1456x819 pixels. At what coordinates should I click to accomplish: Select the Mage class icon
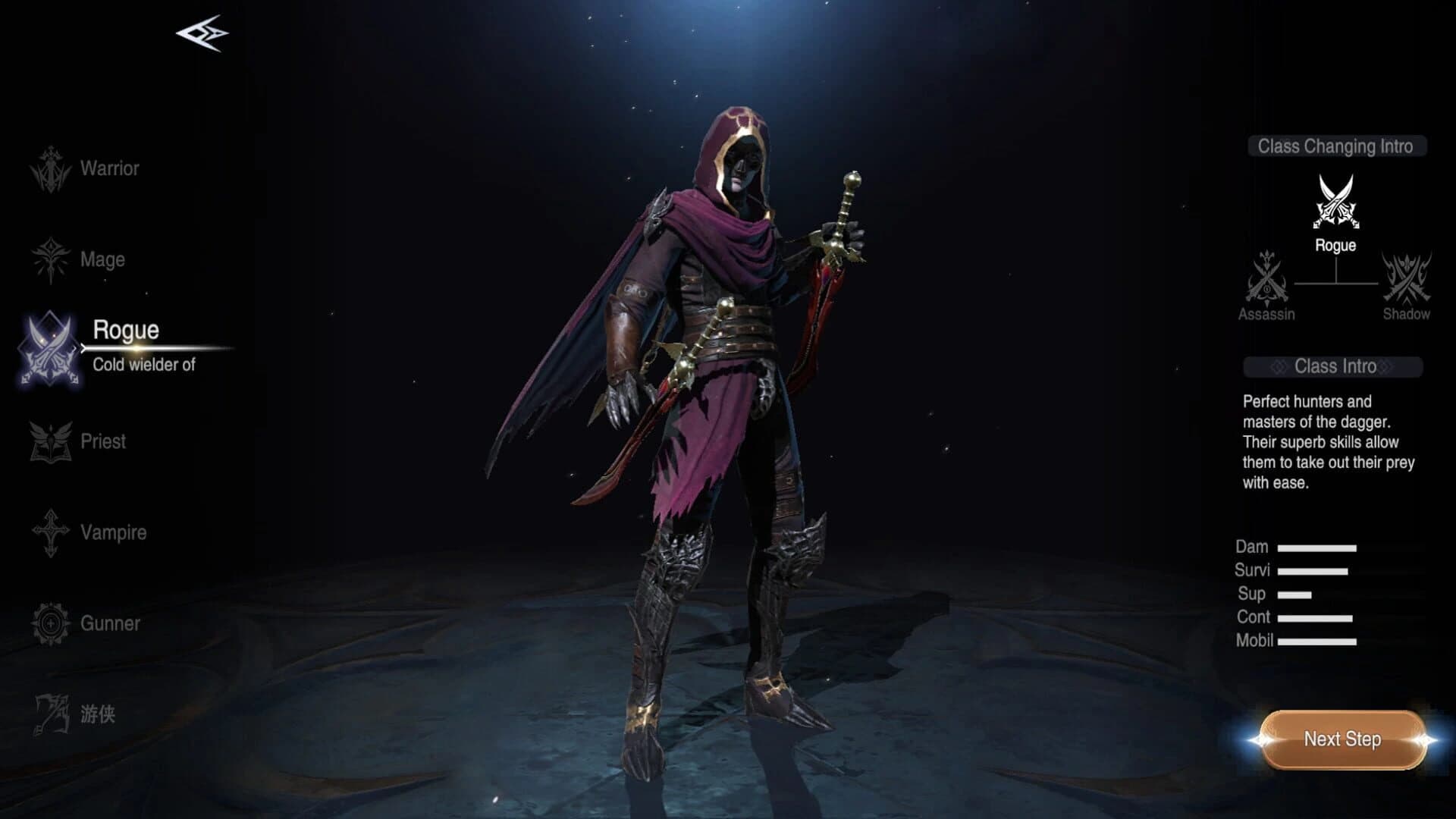tap(49, 259)
